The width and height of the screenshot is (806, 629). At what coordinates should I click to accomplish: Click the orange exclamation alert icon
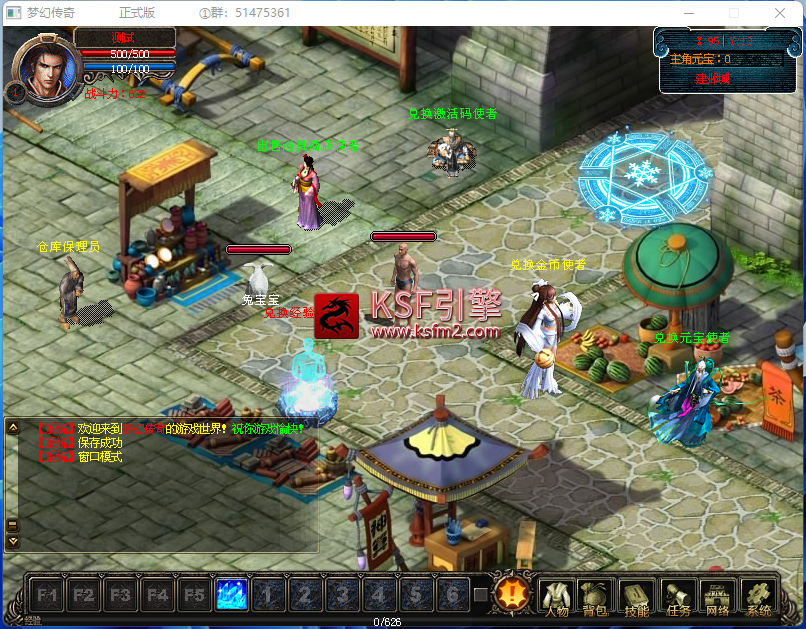[512, 594]
